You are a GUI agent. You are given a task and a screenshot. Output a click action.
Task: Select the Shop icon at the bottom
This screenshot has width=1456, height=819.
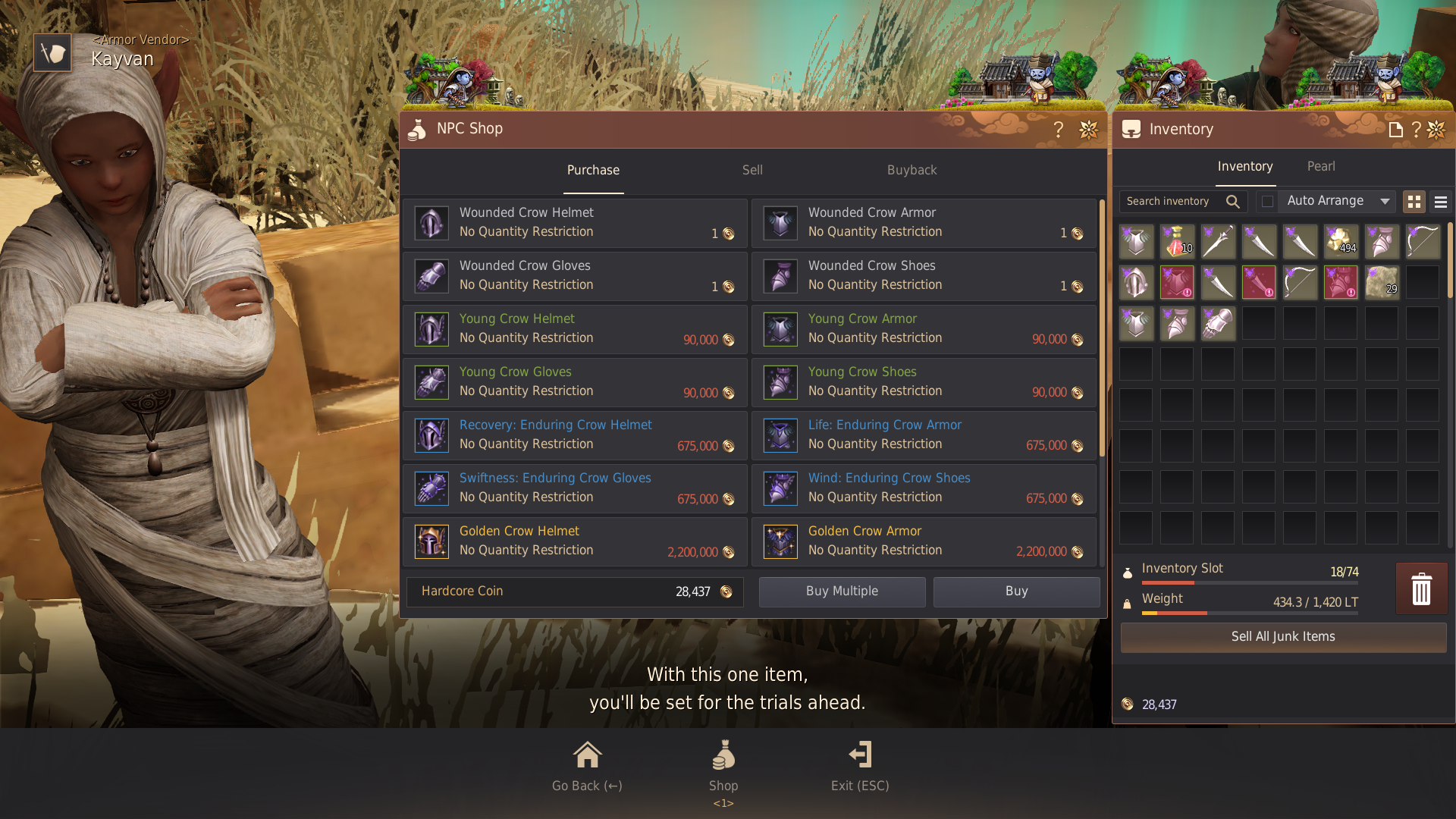(x=723, y=755)
